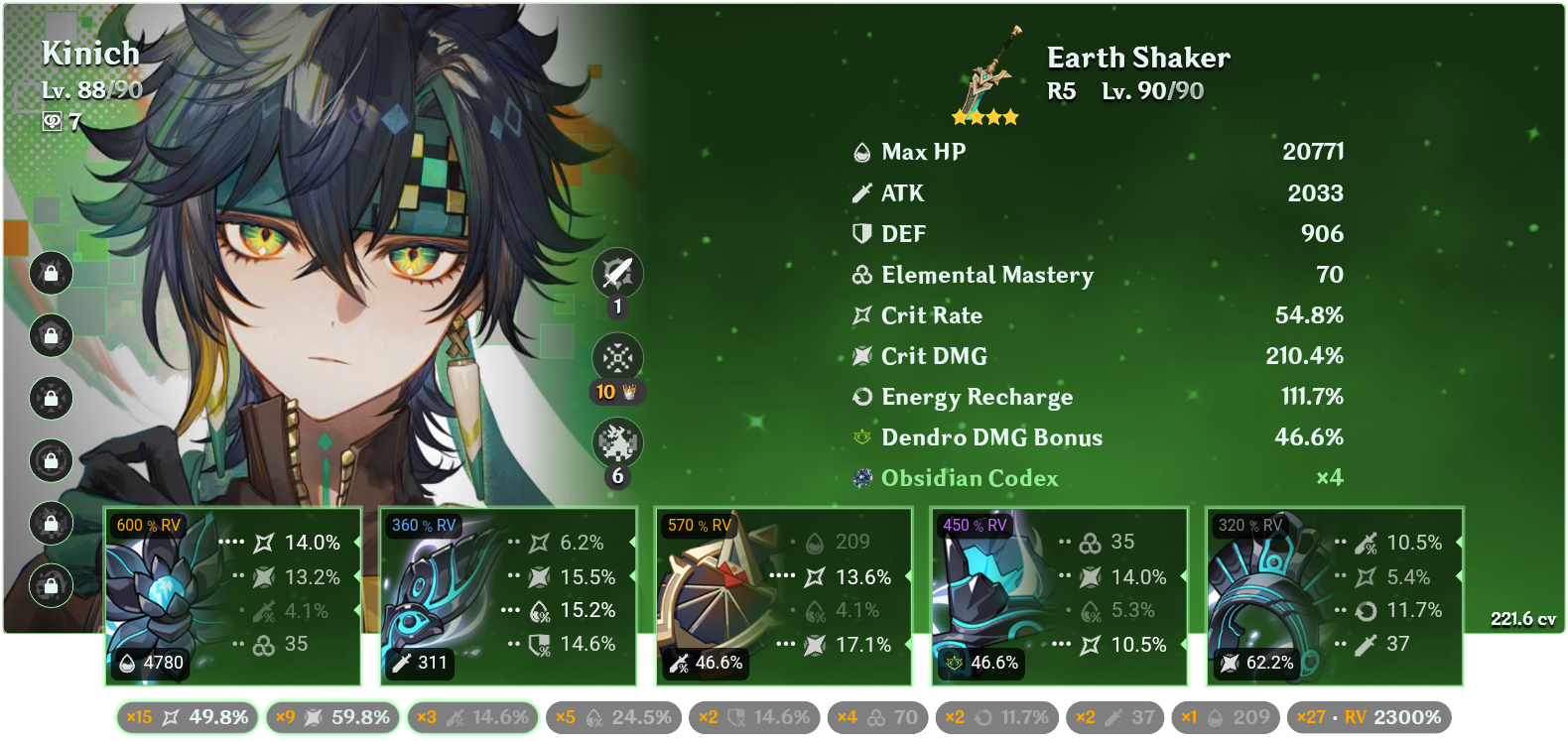
Task: Click the Kinich character name header
Action: (89, 55)
